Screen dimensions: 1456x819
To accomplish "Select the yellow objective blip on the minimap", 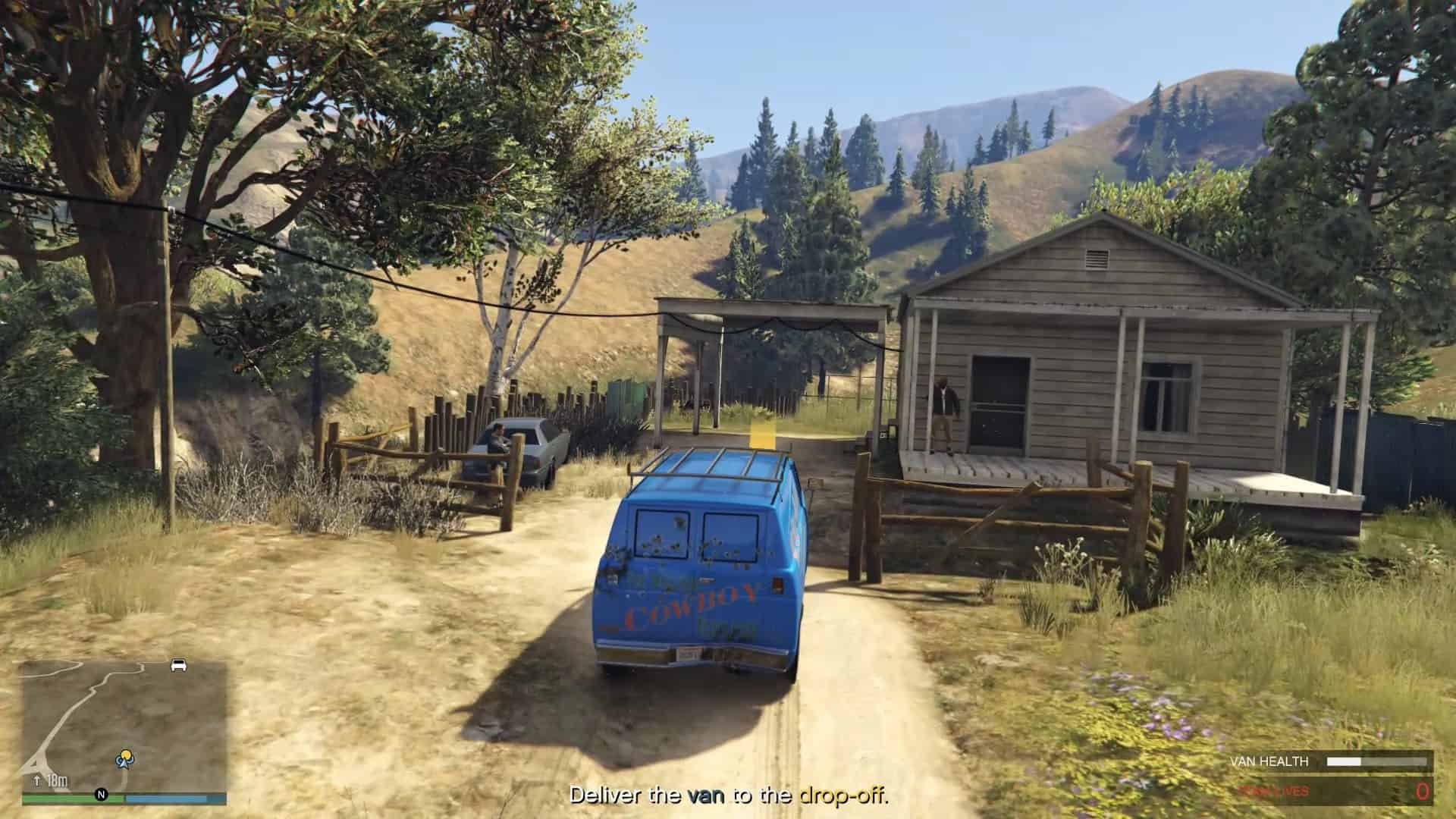I will (127, 754).
